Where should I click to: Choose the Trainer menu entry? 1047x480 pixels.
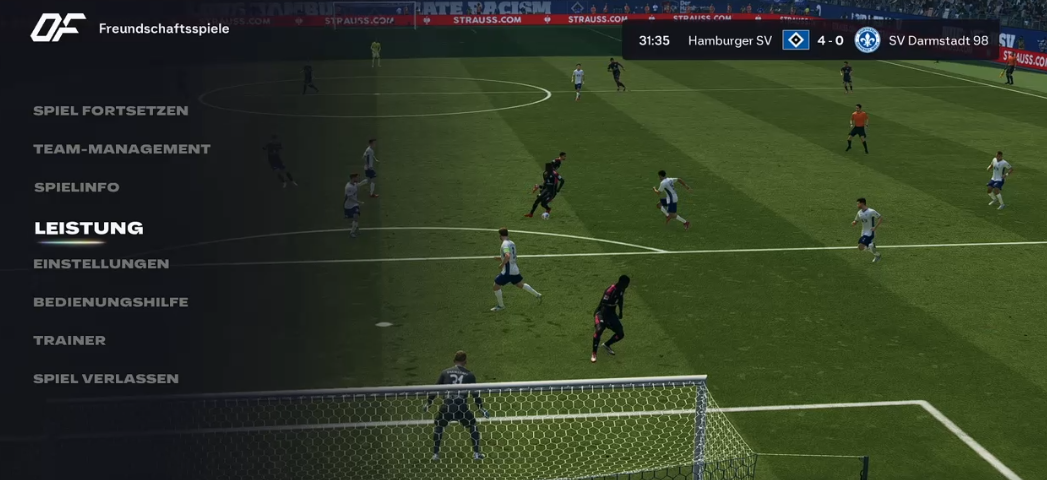pyautogui.click(x=69, y=340)
